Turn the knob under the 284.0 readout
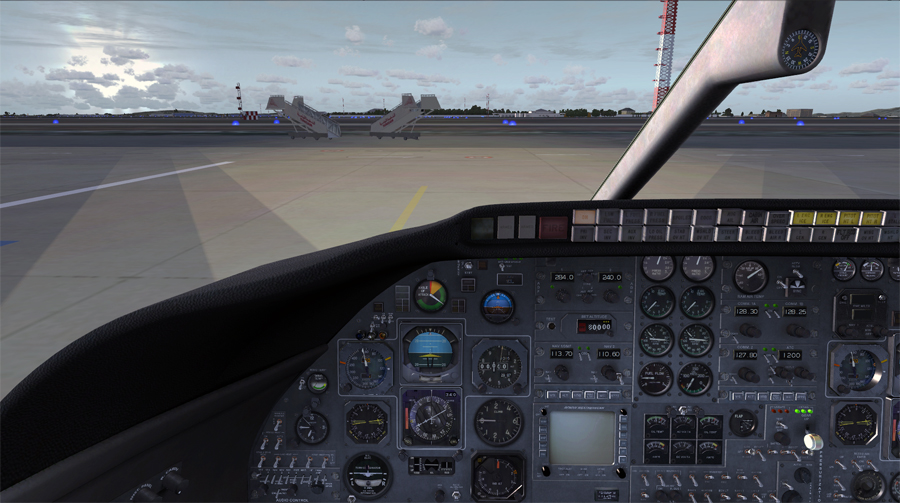 [563, 294]
